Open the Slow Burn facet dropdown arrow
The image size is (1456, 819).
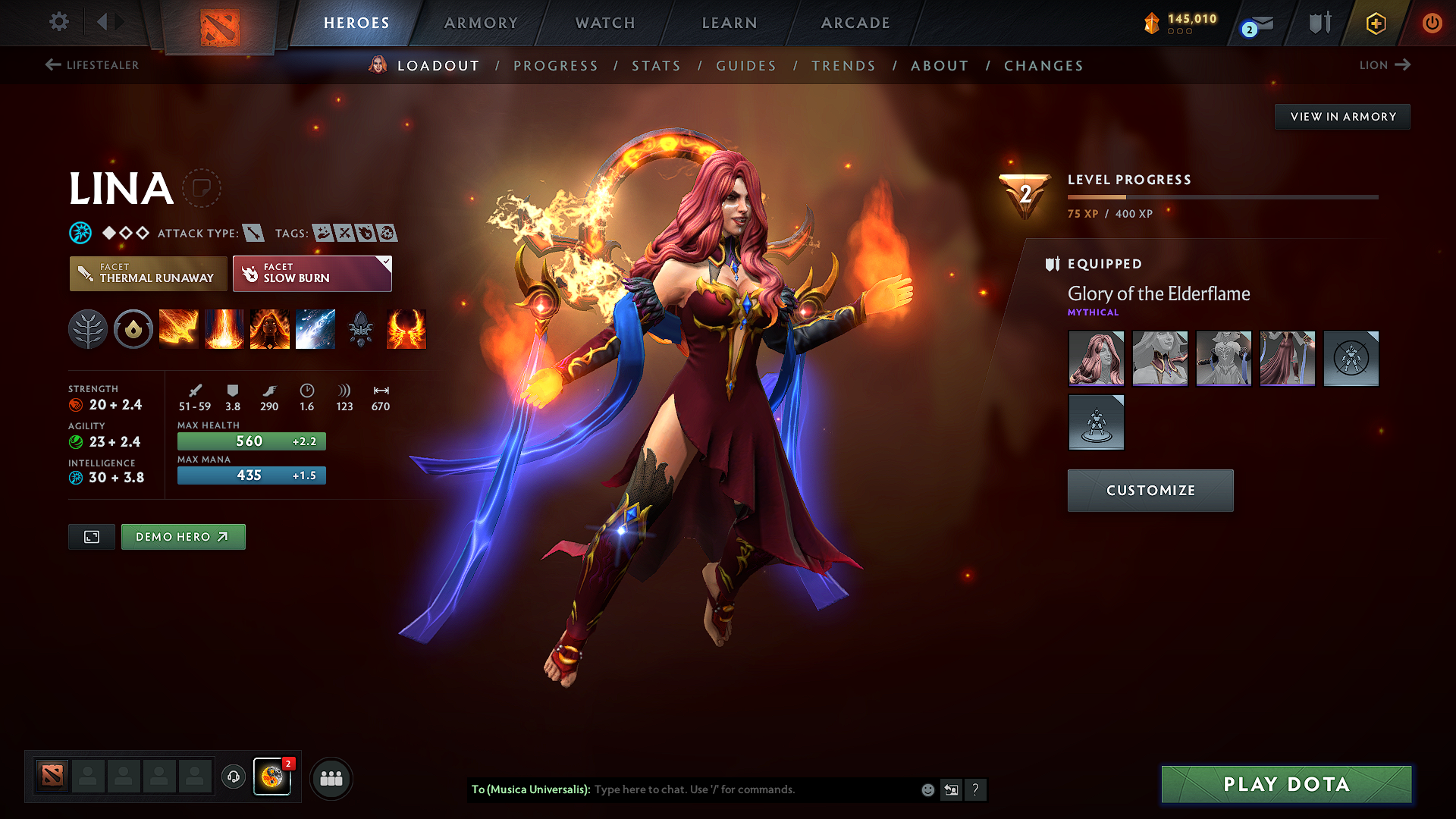coord(386,262)
